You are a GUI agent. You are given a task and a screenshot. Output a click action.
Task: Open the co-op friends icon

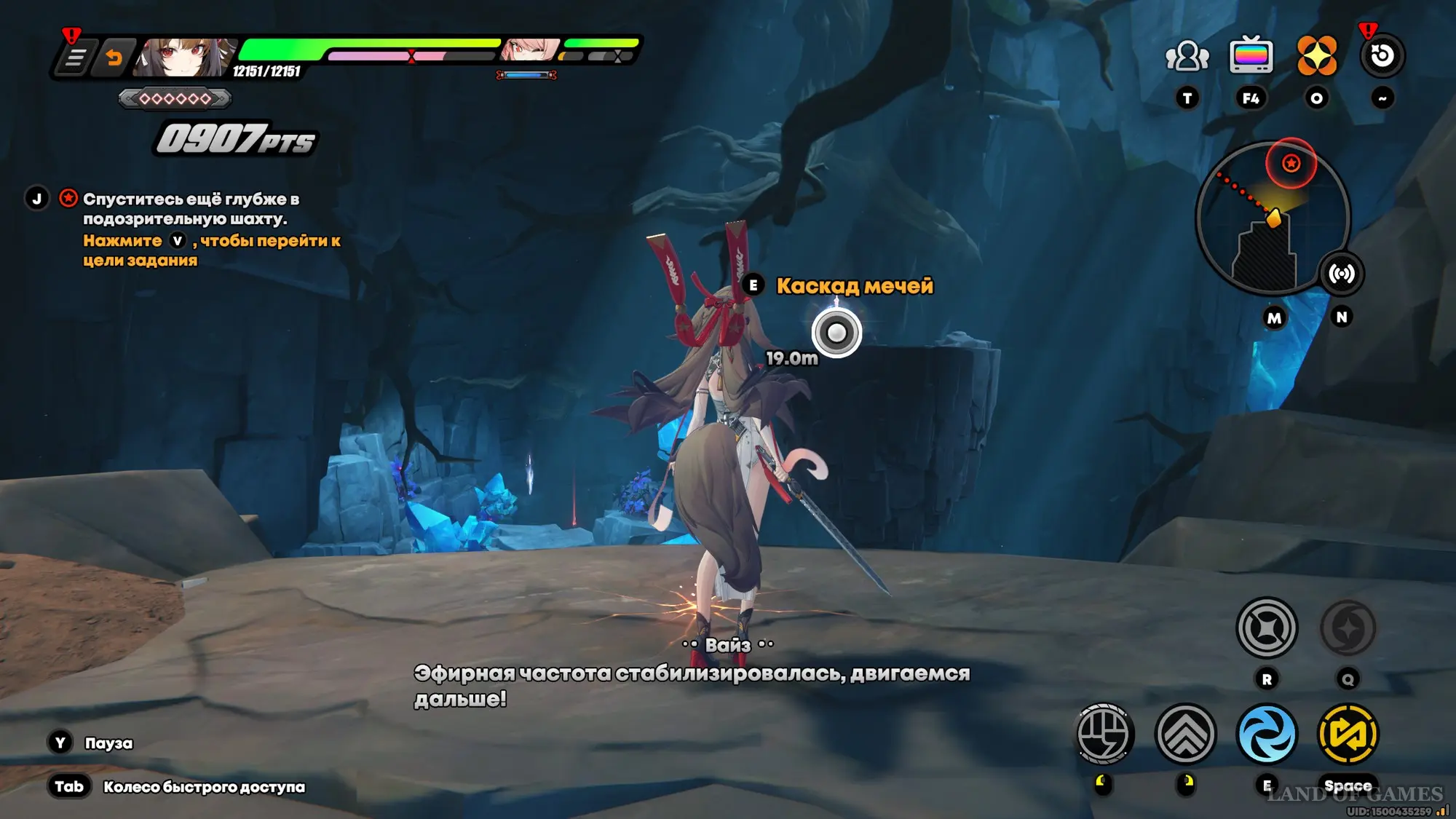click(1187, 56)
